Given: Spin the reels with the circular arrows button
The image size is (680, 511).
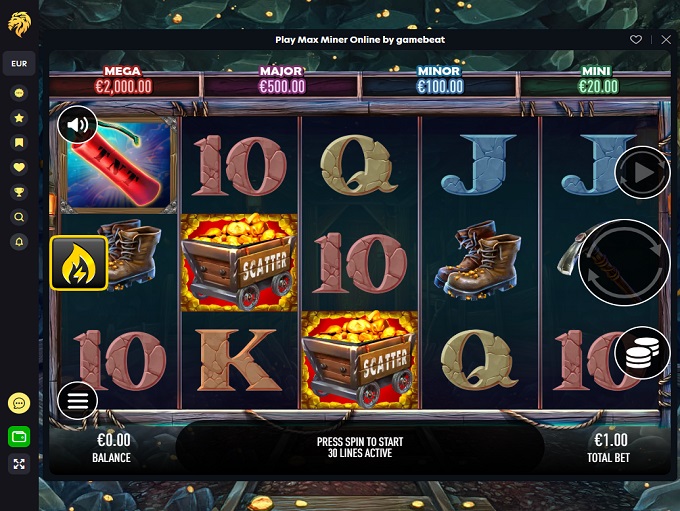Looking at the screenshot, I should [x=624, y=263].
